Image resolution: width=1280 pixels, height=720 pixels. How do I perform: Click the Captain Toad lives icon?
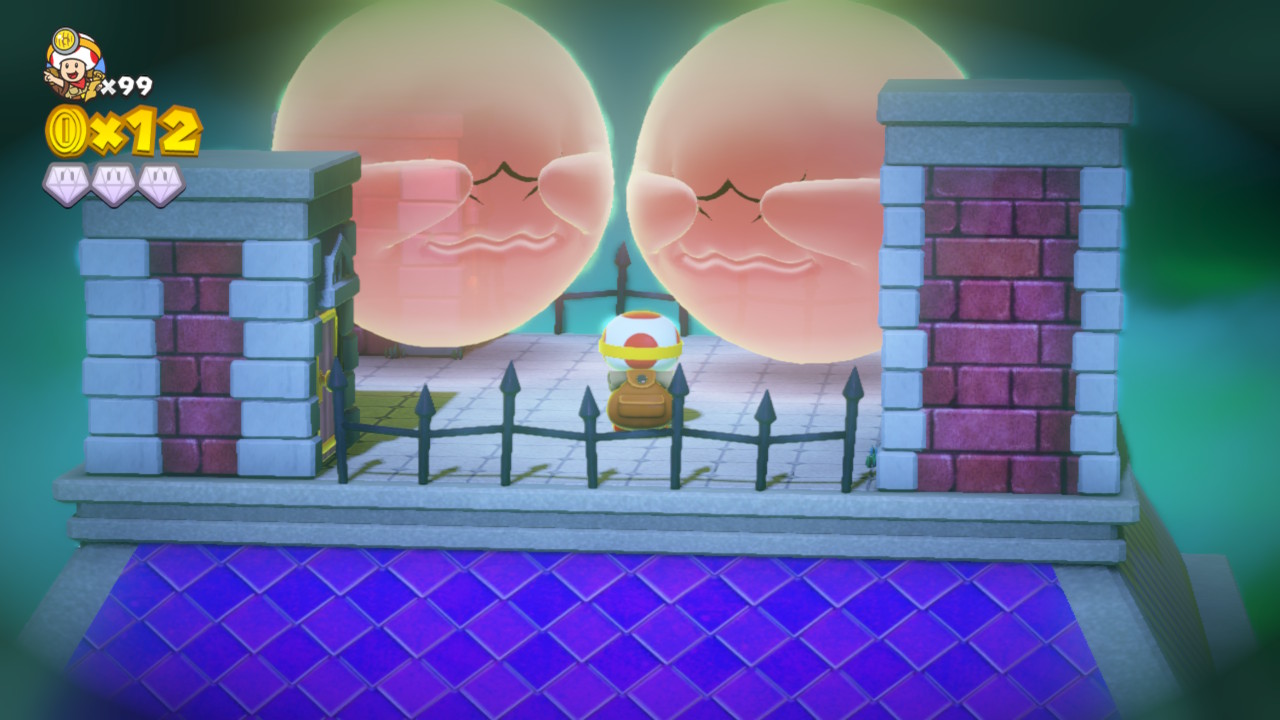point(73,65)
